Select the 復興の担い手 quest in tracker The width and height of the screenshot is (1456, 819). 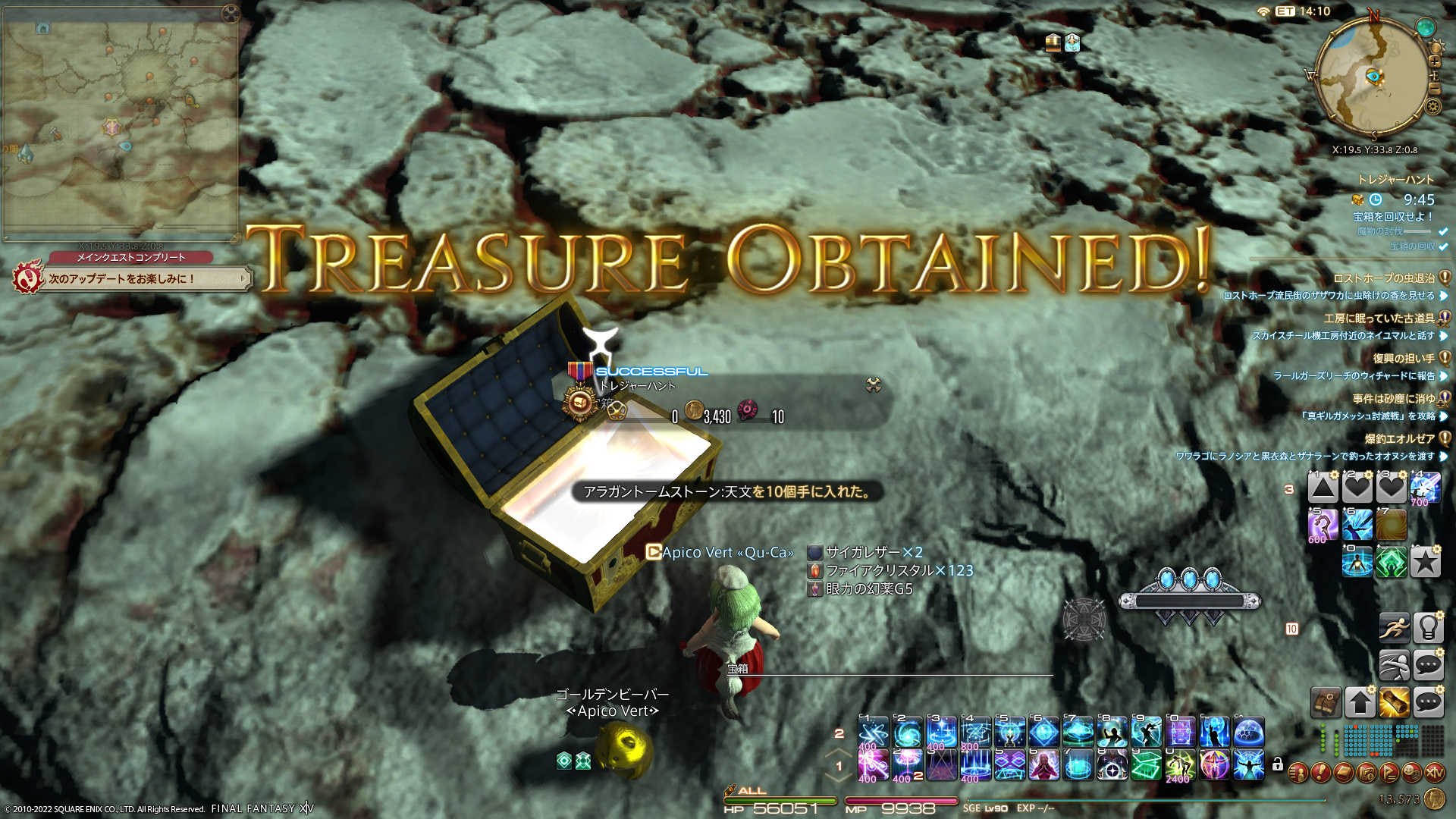1403,358
